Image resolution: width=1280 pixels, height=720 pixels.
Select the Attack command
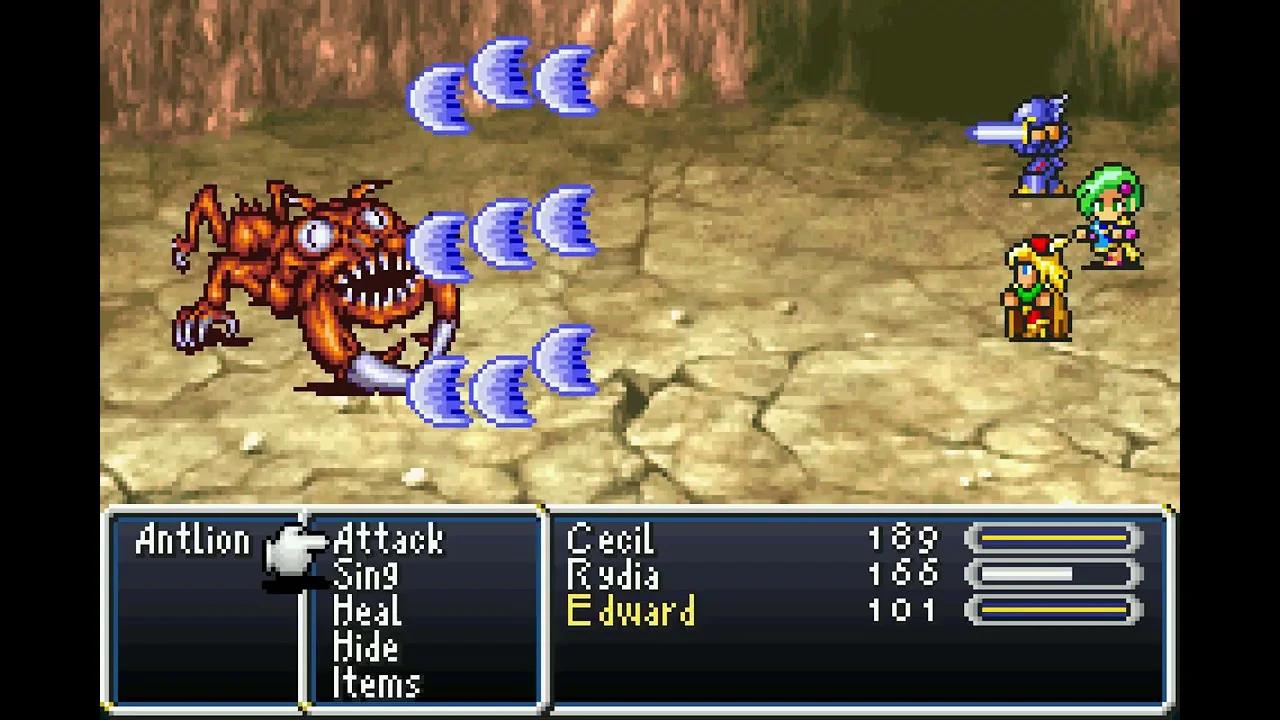(388, 540)
